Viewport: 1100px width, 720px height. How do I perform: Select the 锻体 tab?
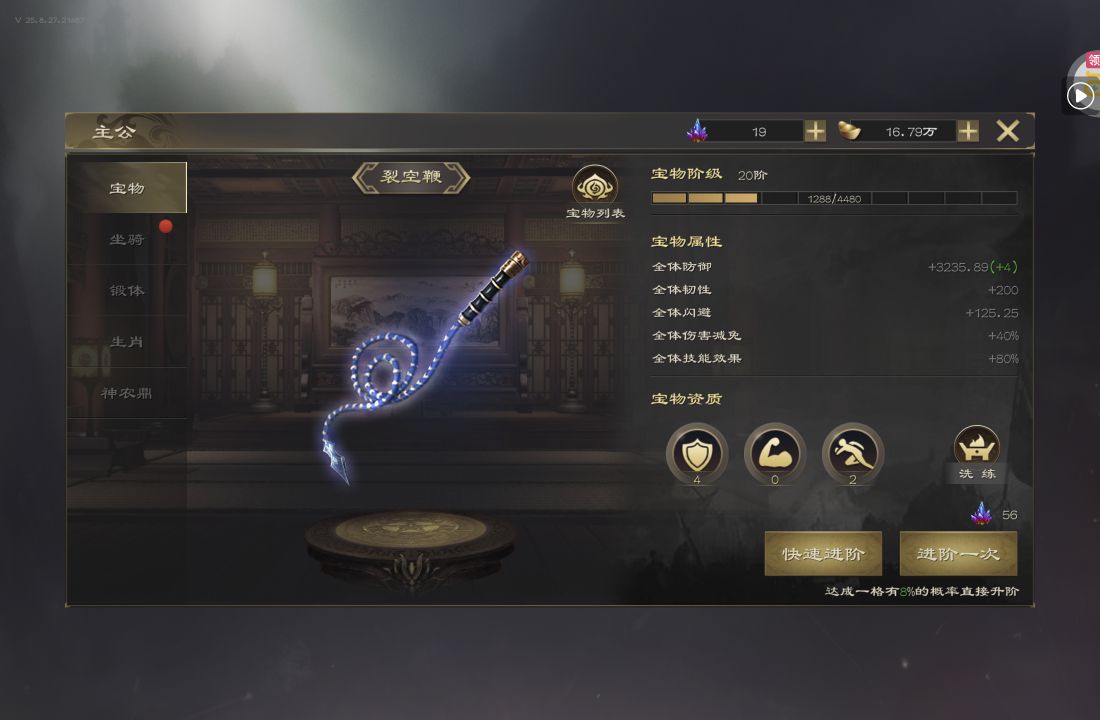[x=127, y=290]
